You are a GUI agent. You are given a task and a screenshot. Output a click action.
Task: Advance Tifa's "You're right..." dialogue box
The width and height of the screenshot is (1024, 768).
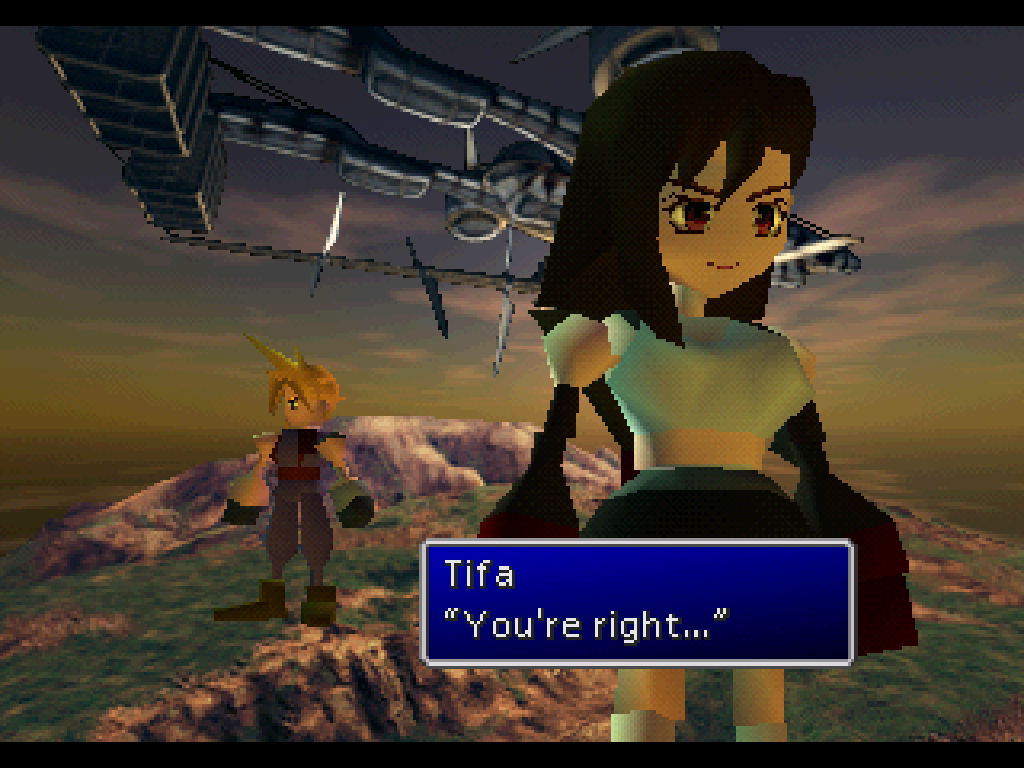(637, 602)
